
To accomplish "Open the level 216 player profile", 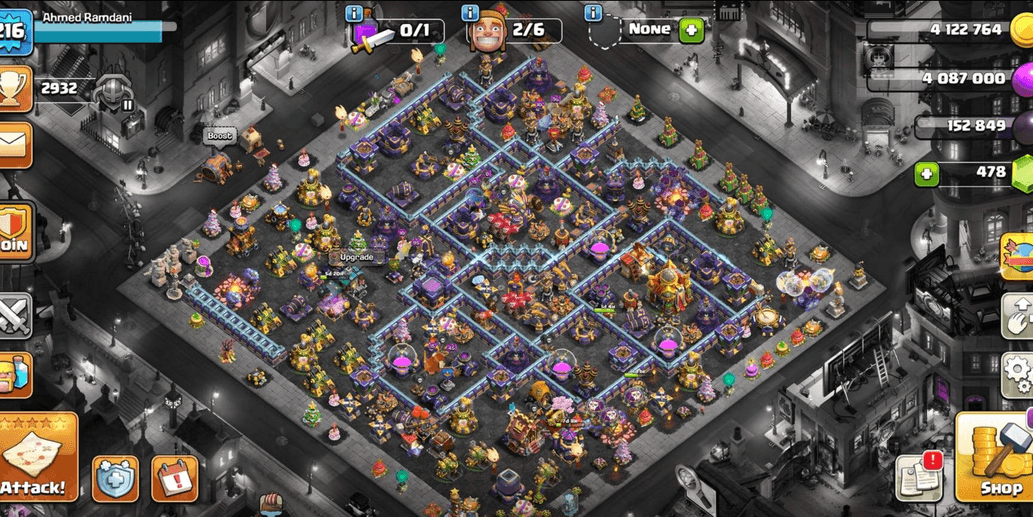I will 14,32.
